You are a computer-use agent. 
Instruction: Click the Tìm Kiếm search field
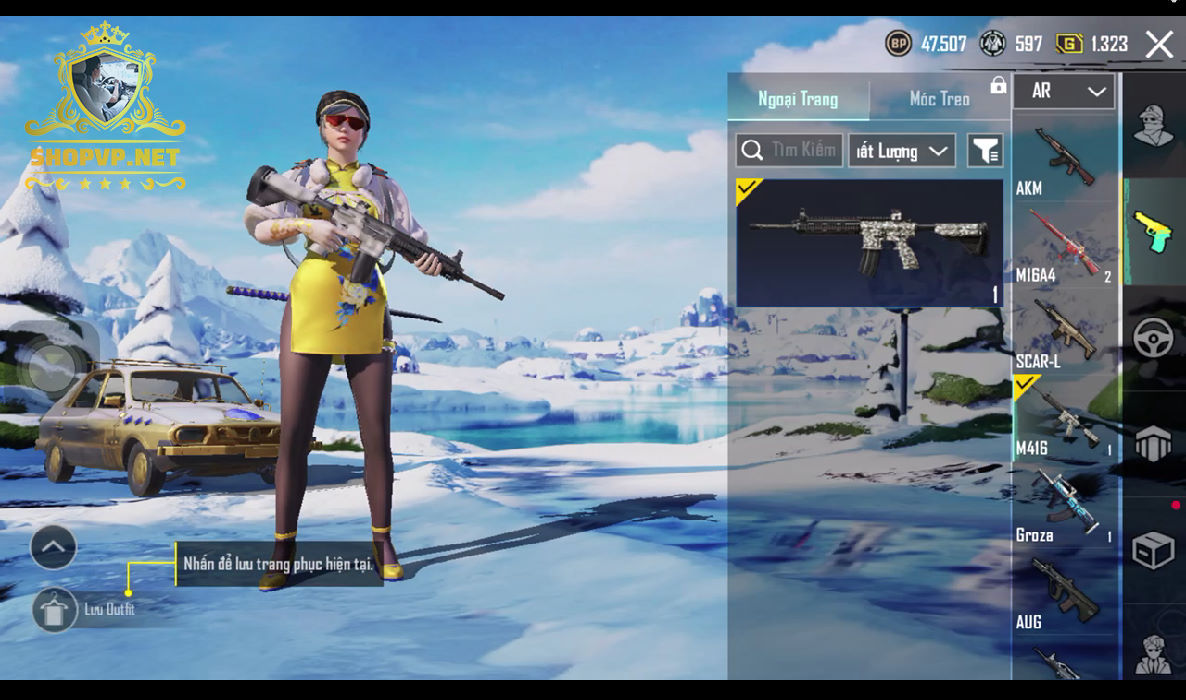click(x=789, y=150)
